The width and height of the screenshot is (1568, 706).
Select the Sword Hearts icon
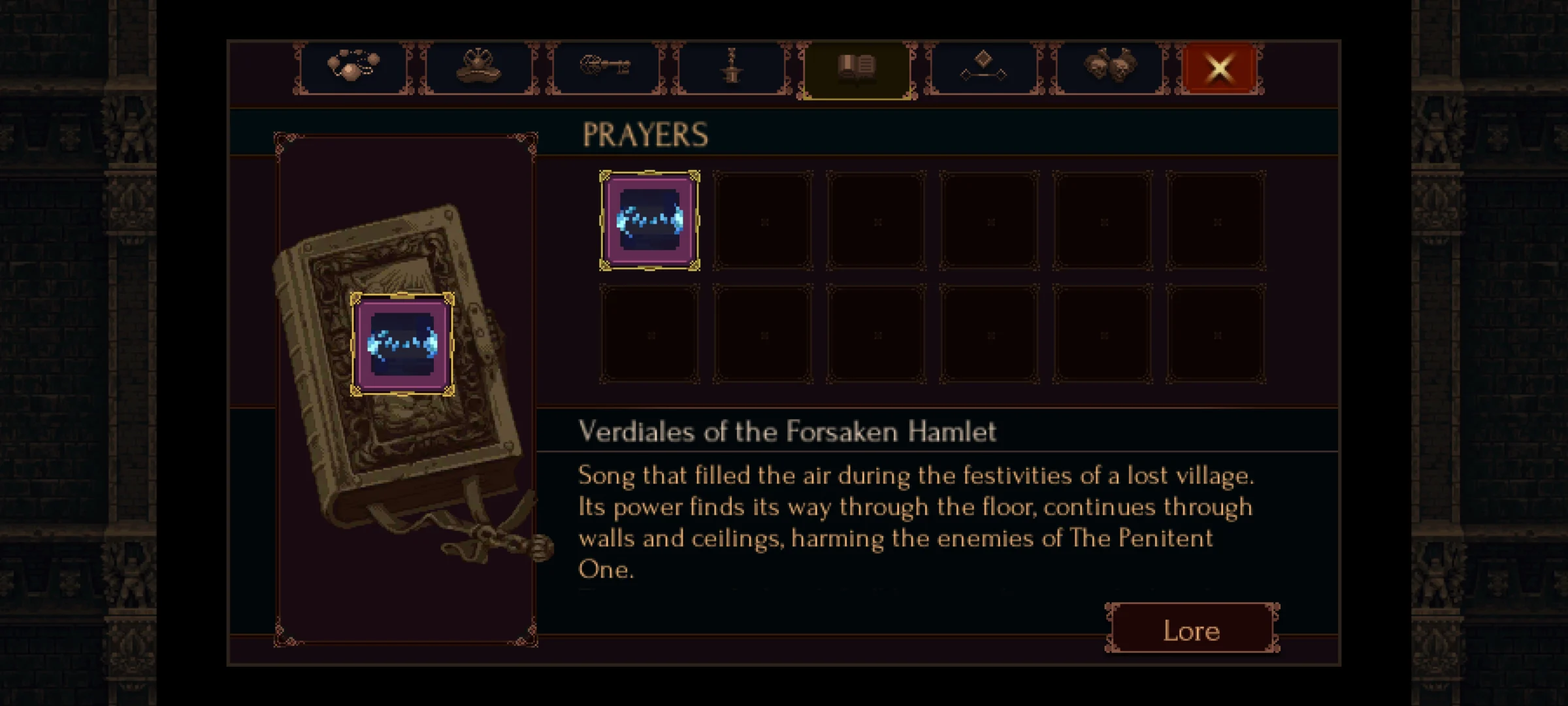click(730, 69)
